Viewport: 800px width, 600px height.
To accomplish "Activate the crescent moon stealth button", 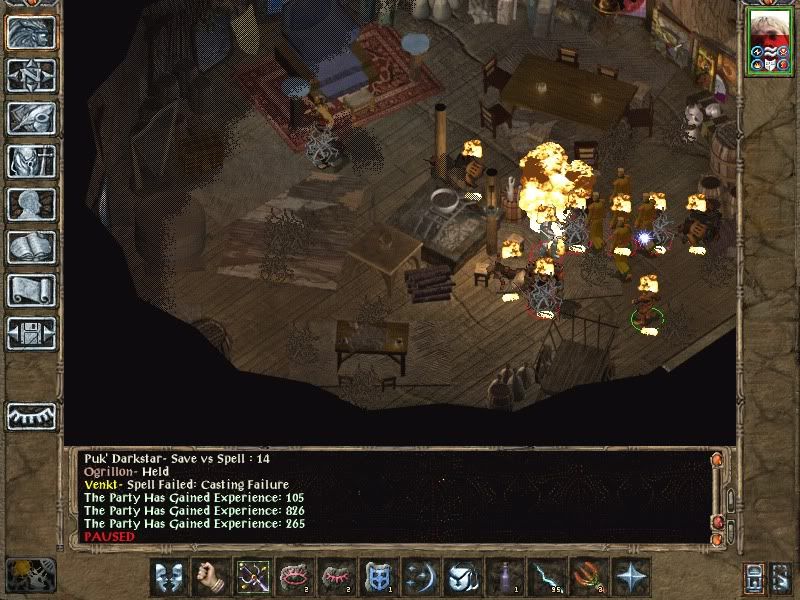I will point(420,577).
